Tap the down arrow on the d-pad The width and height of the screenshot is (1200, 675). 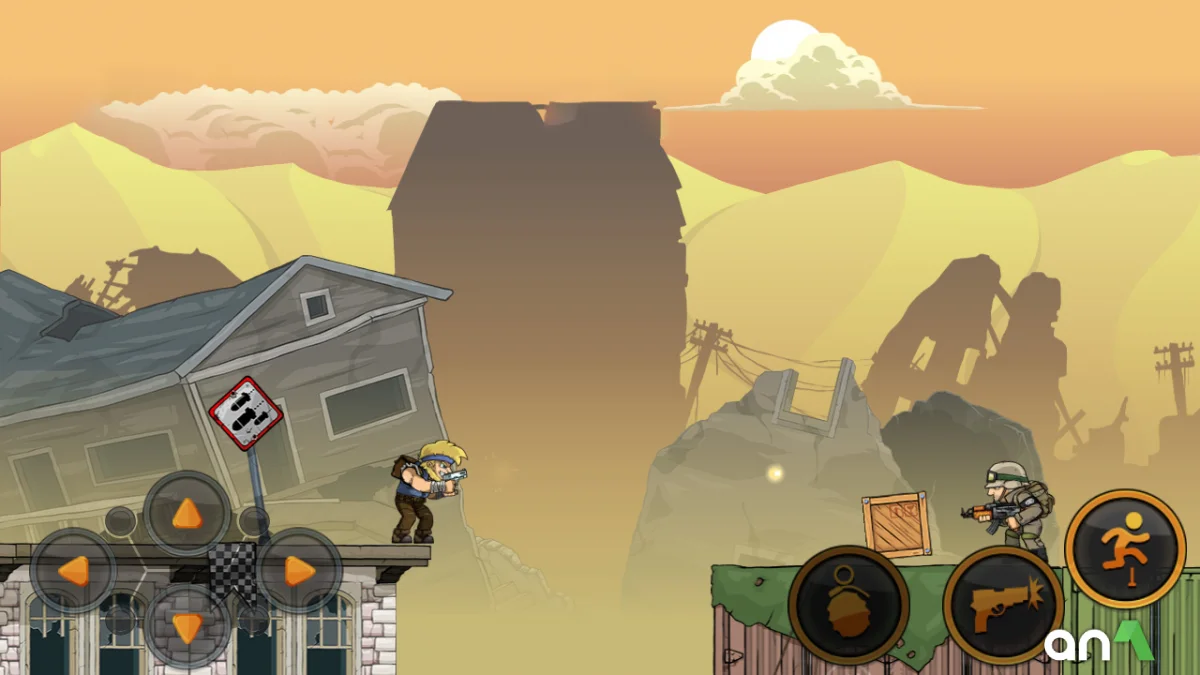click(187, 627)
